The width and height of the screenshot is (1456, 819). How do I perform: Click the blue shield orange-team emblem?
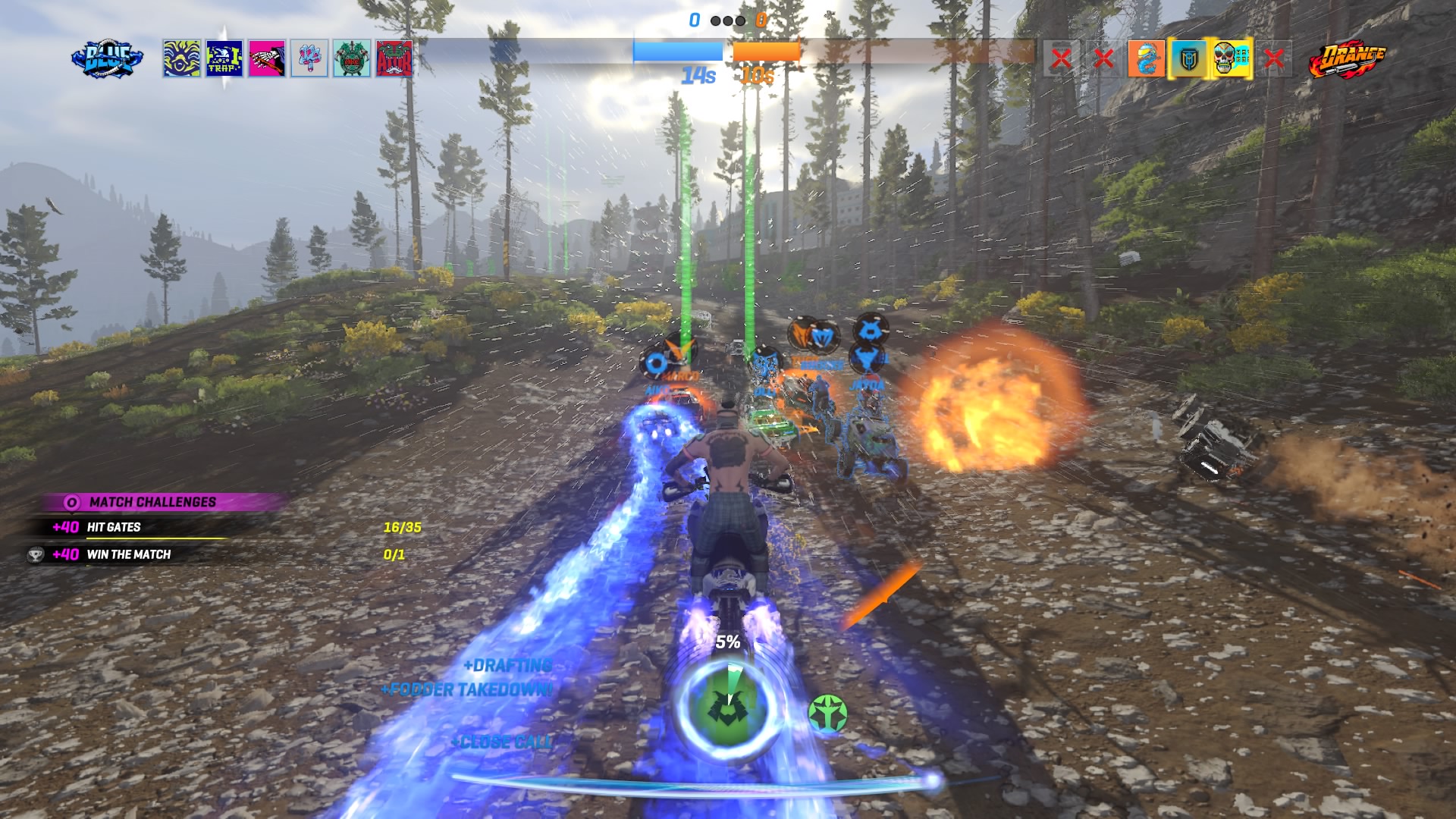click(1188, 59)
